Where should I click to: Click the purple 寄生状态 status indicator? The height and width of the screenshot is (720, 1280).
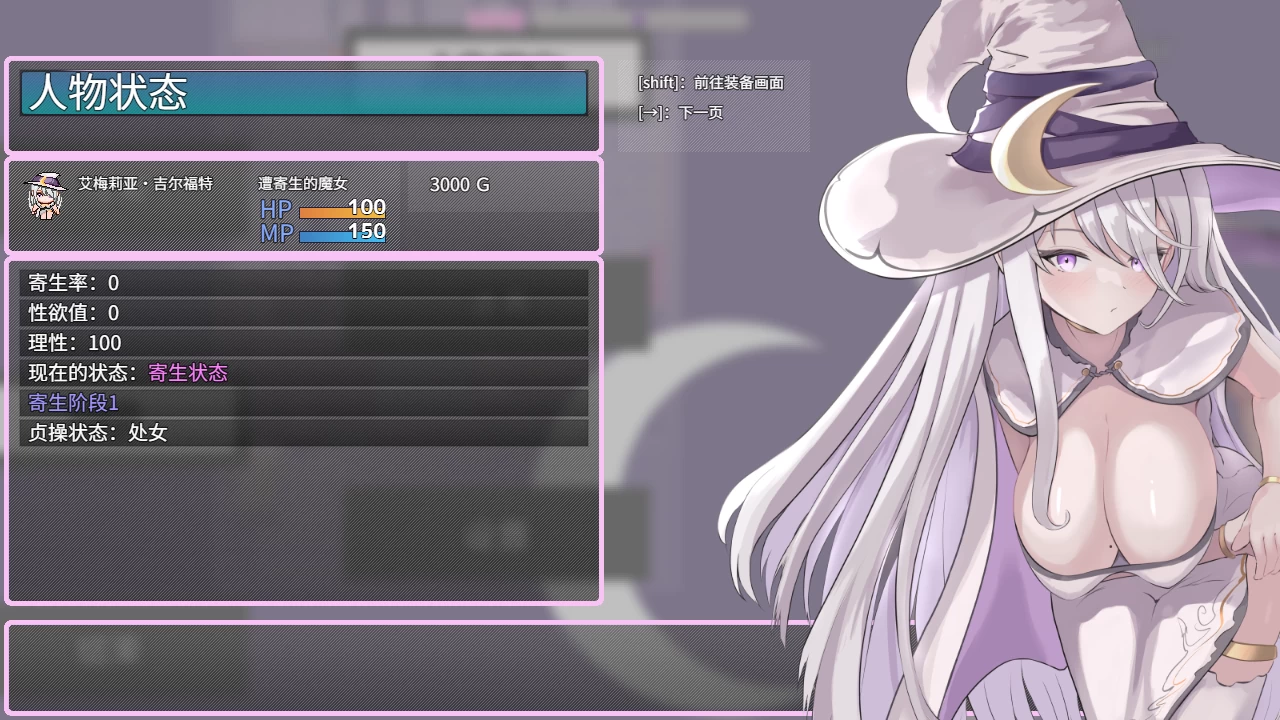pyautogui.click(x=188, y=373)
